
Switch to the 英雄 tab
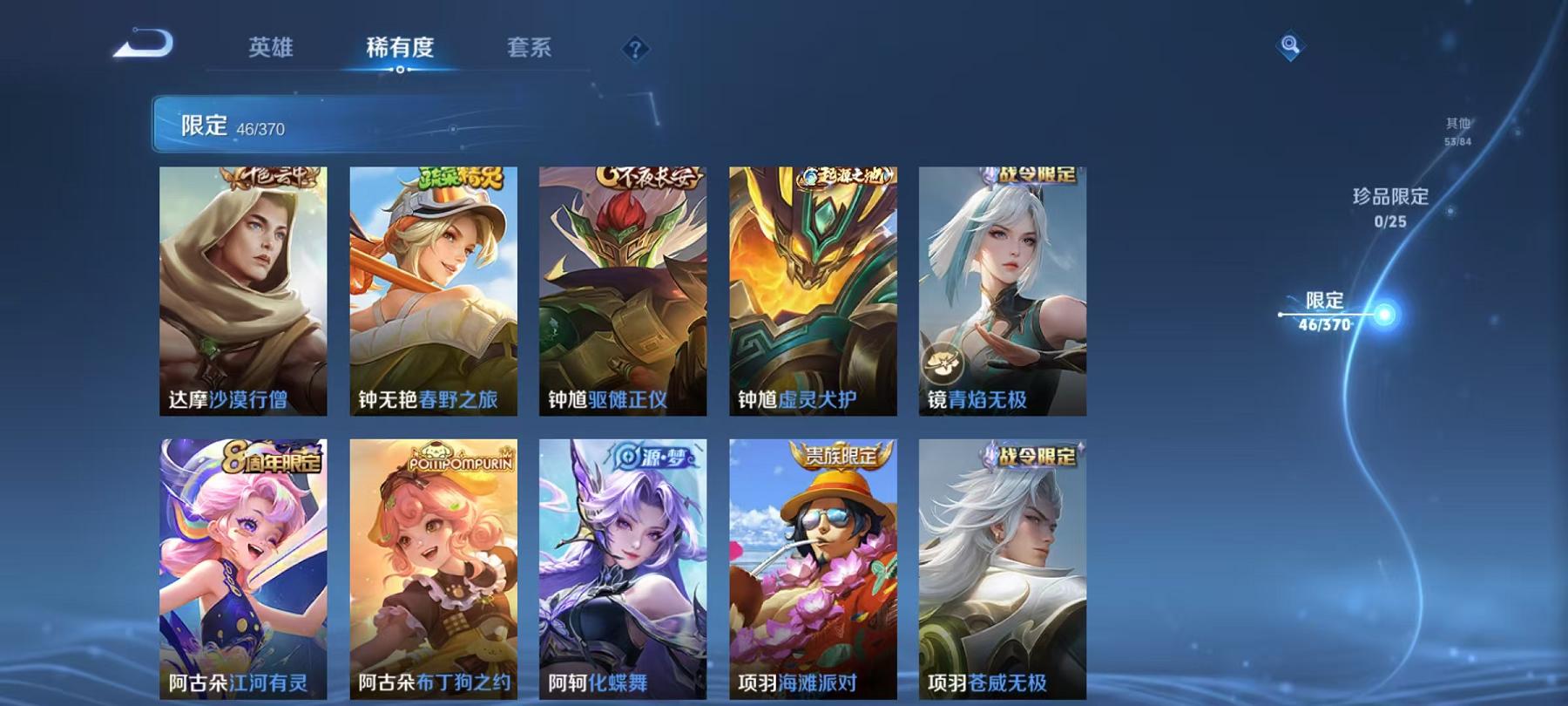(x=271, y=50)
